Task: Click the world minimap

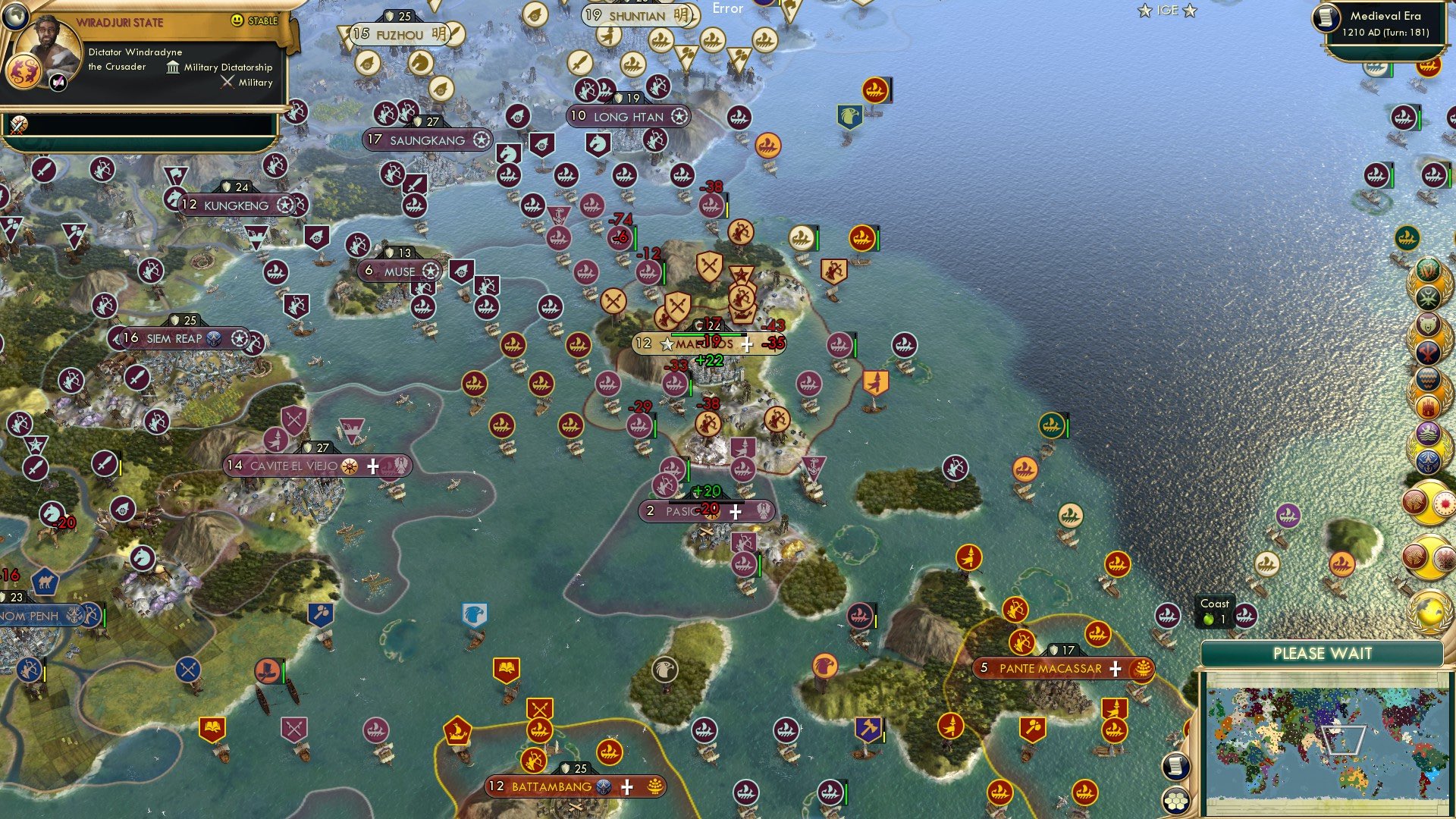Action: (1323, 742)
